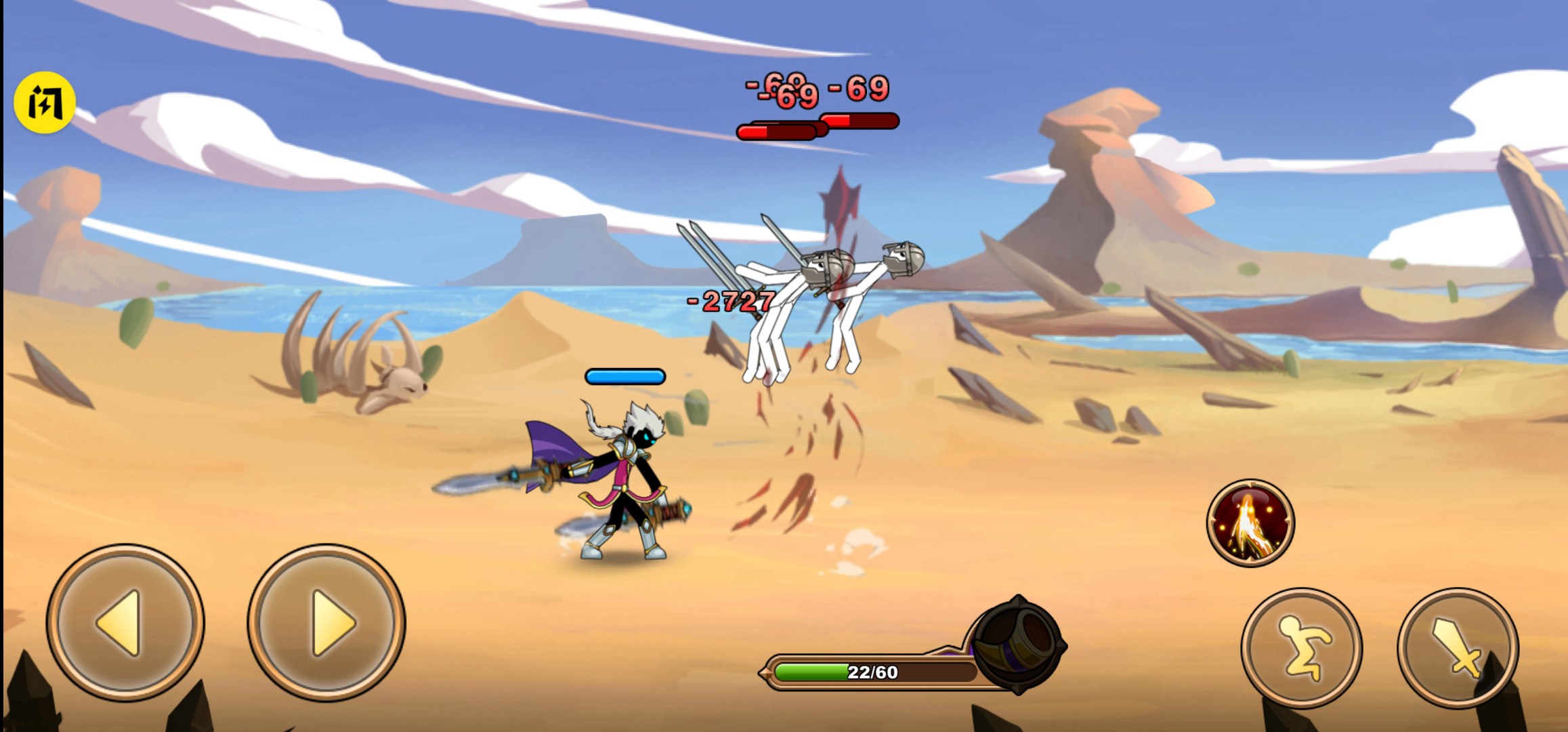This screenshot has width=1568, height=732.
Task: Move right with the right arrow button
Action: pos(326,622)
